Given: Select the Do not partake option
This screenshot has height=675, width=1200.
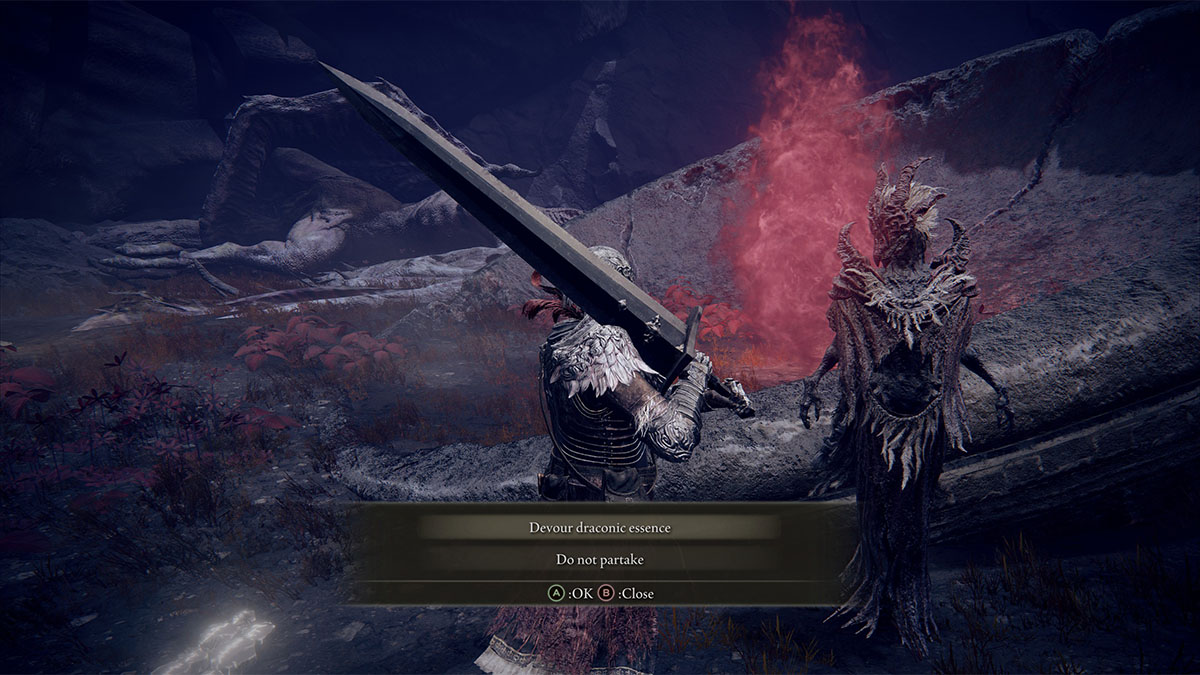Looking at the screenshot, I should 599,560.
